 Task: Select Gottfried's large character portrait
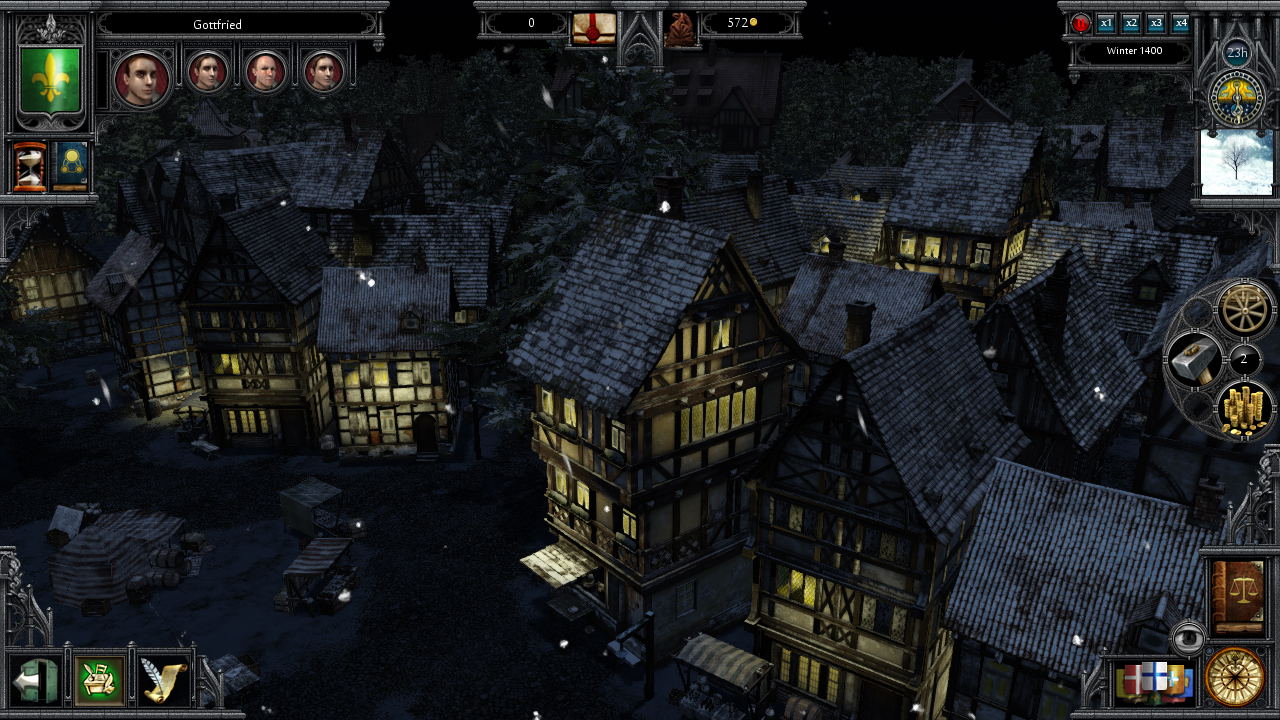pyautogui.click(x=141, y=76)
